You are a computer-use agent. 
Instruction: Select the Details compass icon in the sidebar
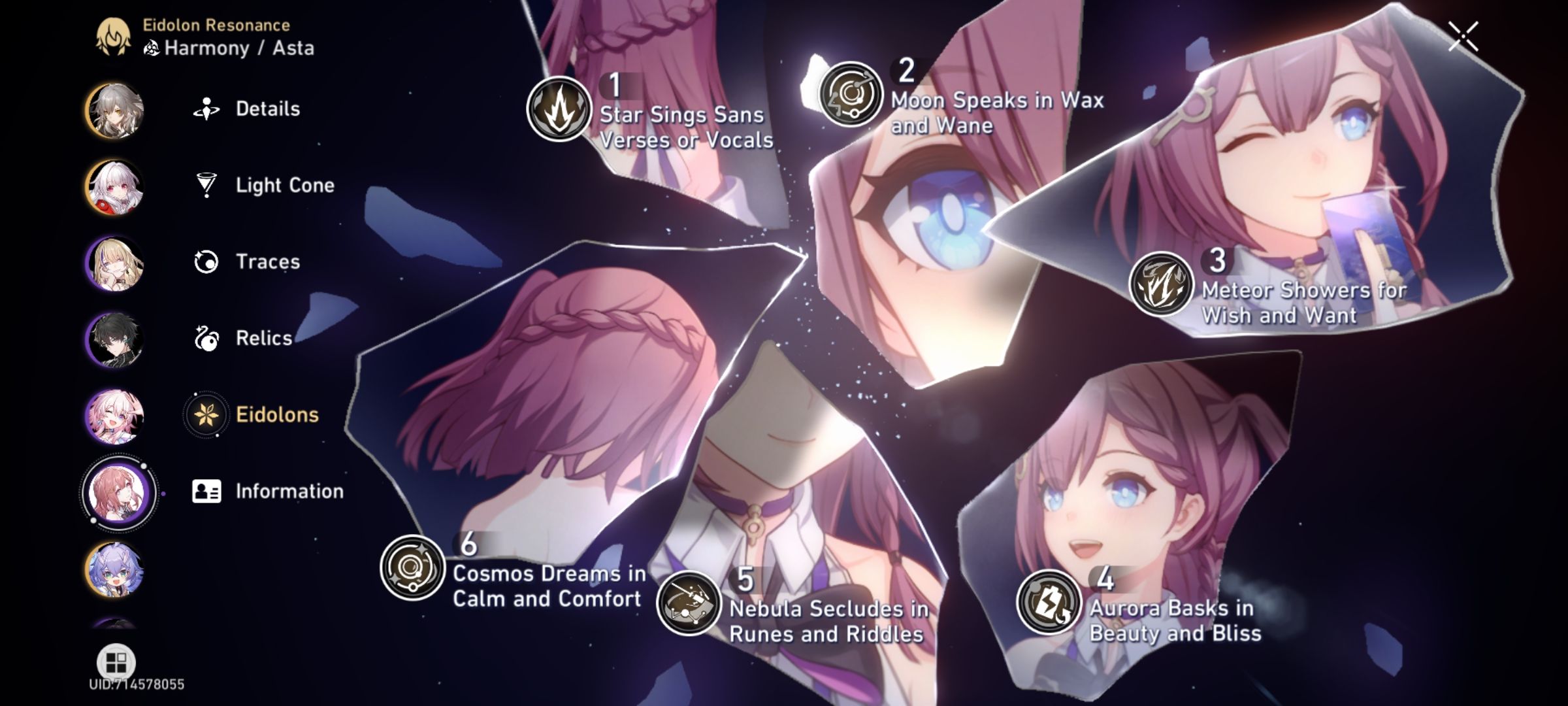(x=205, y=107)
